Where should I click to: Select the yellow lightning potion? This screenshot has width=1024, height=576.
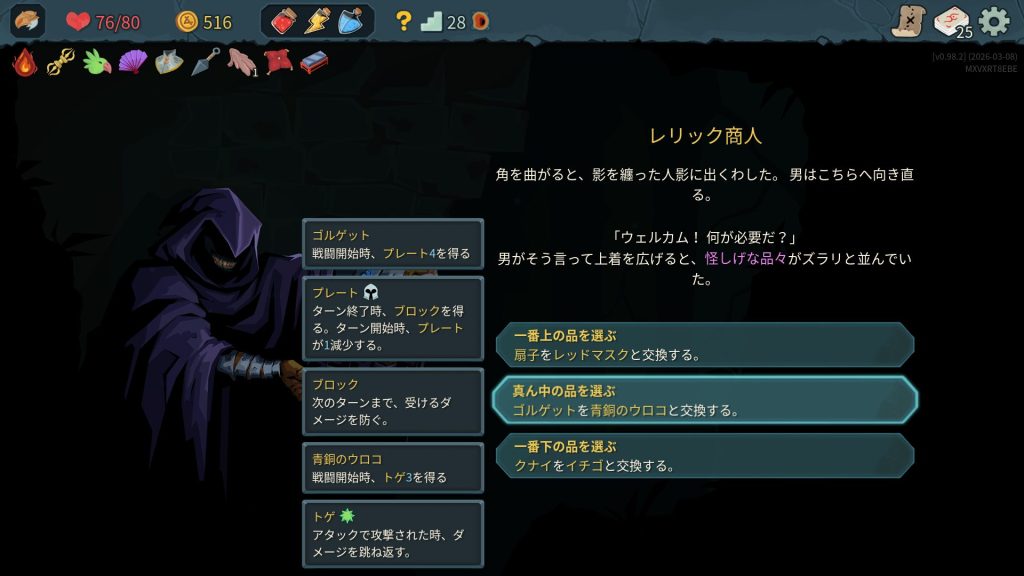317,21
